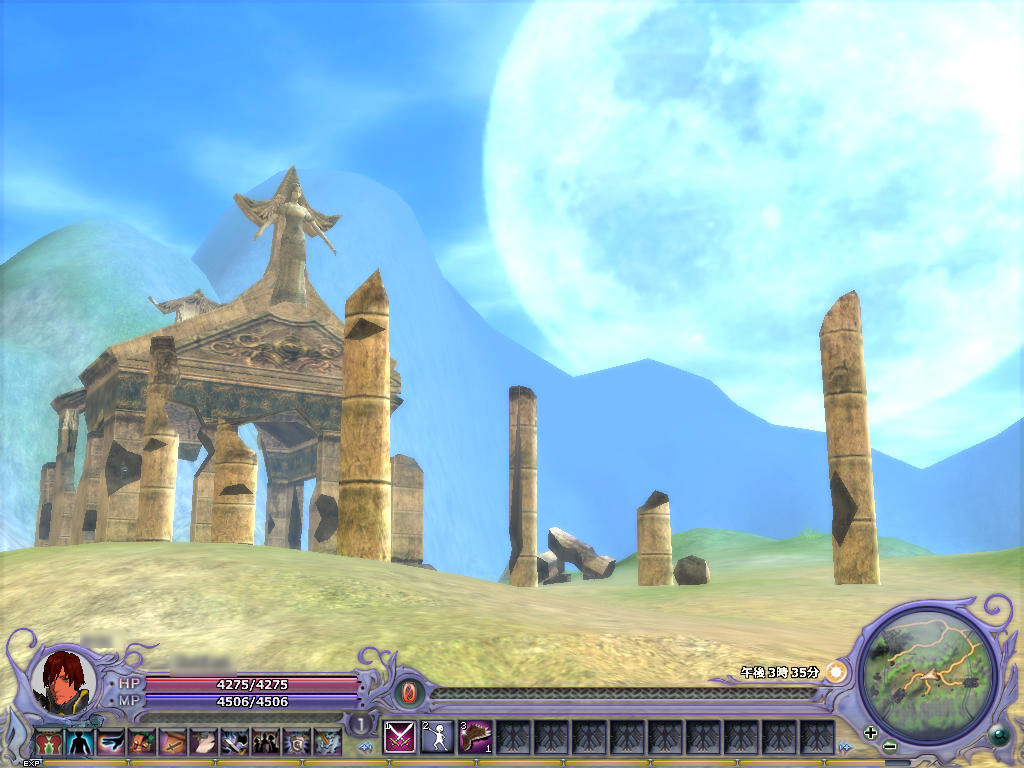Open the red armor equipment menu icon

pyautogui.click(x=49, y=742)
